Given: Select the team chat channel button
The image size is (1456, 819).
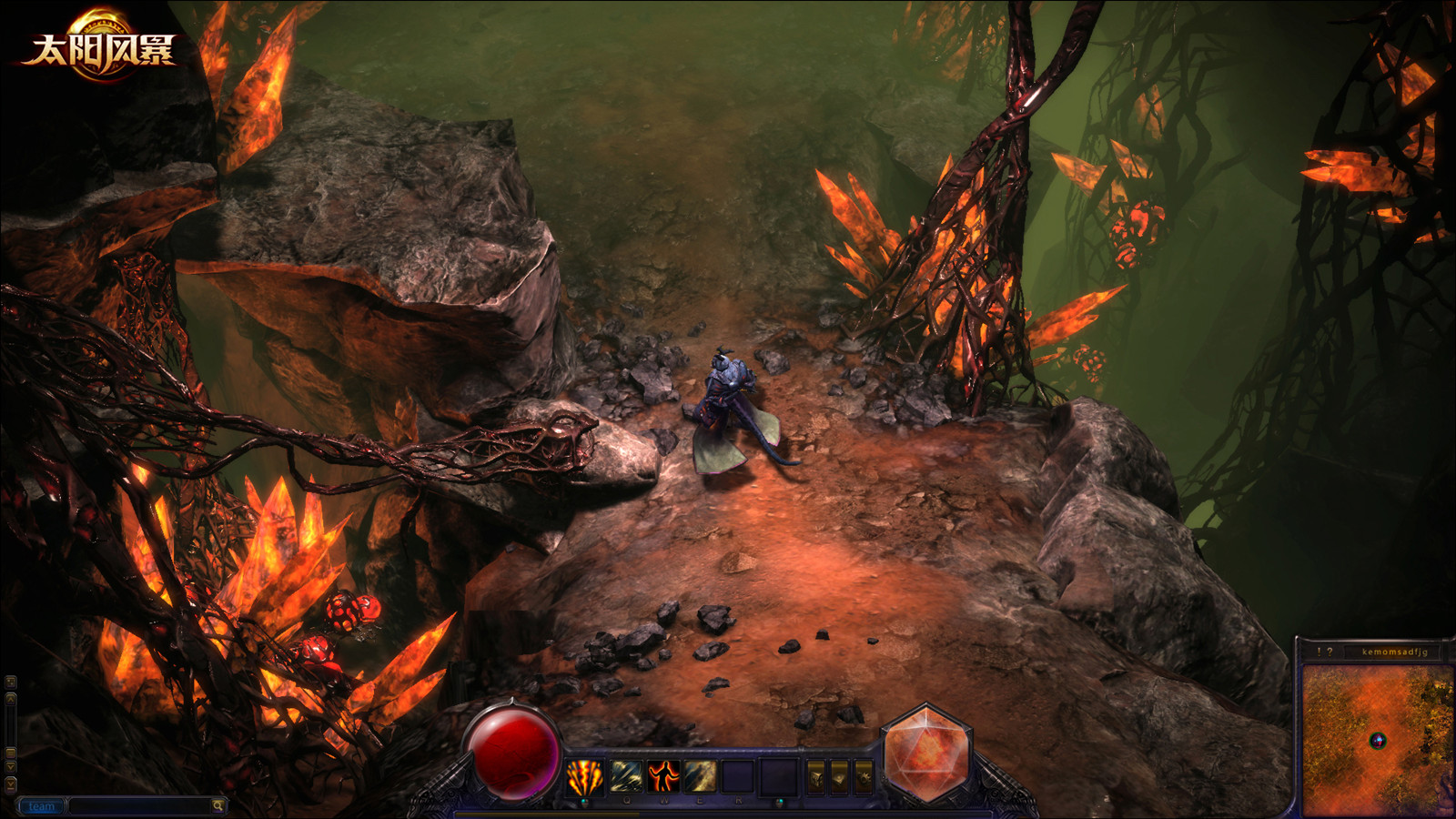Looking at the screenshot, I should 41,806.
